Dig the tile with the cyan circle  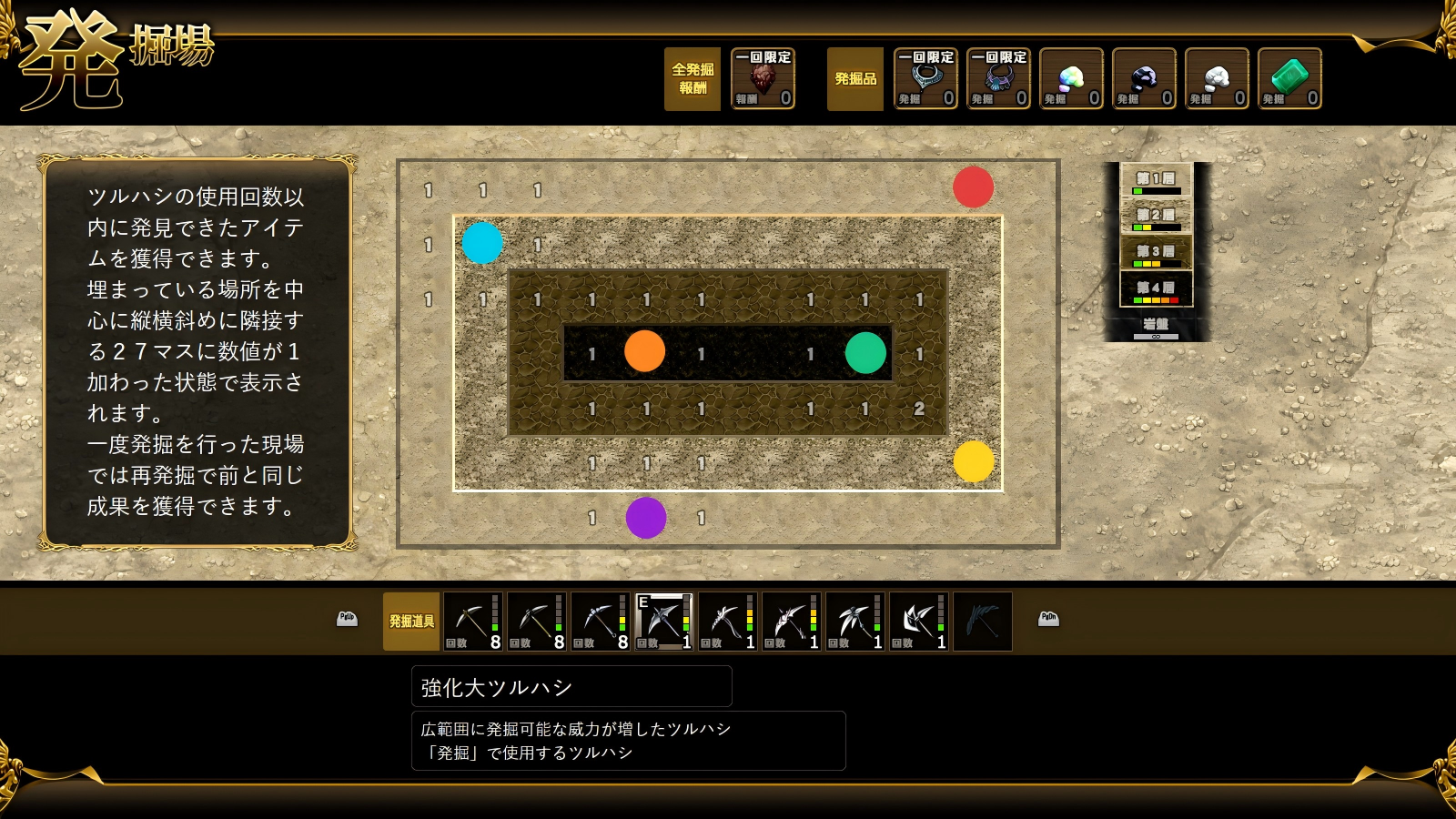tap(482, 243)
